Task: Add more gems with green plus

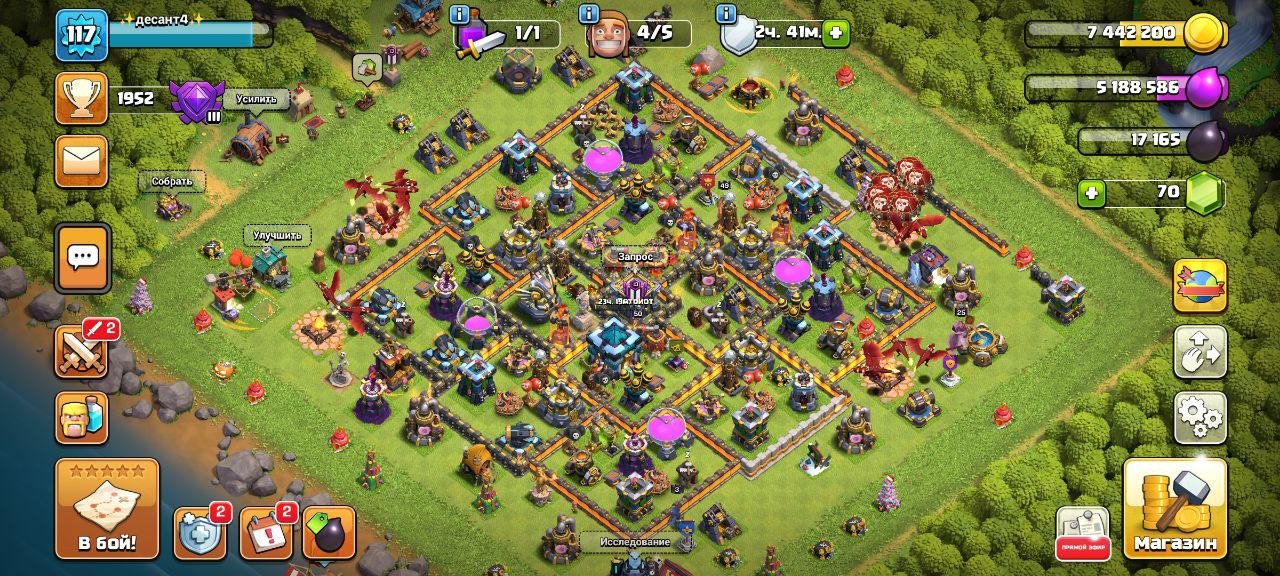Action: click(x=1092, y=192)
